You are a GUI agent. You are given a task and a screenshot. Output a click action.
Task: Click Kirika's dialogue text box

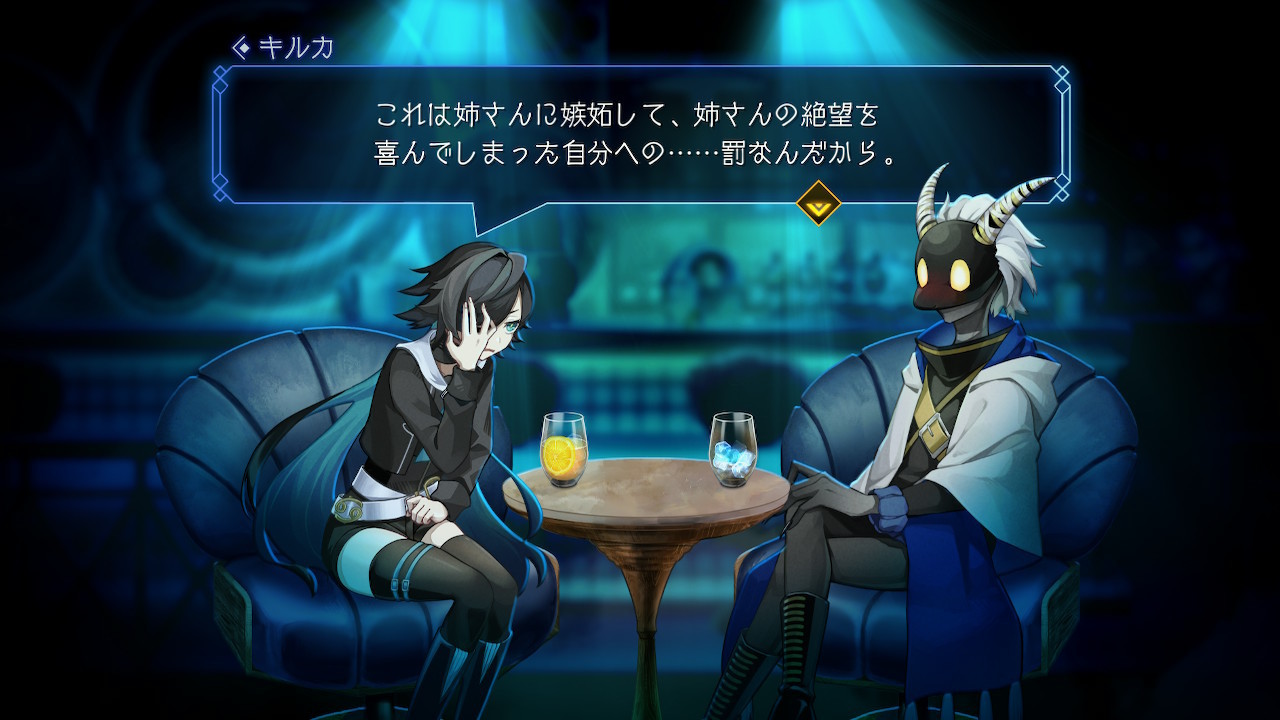(640, 134)
